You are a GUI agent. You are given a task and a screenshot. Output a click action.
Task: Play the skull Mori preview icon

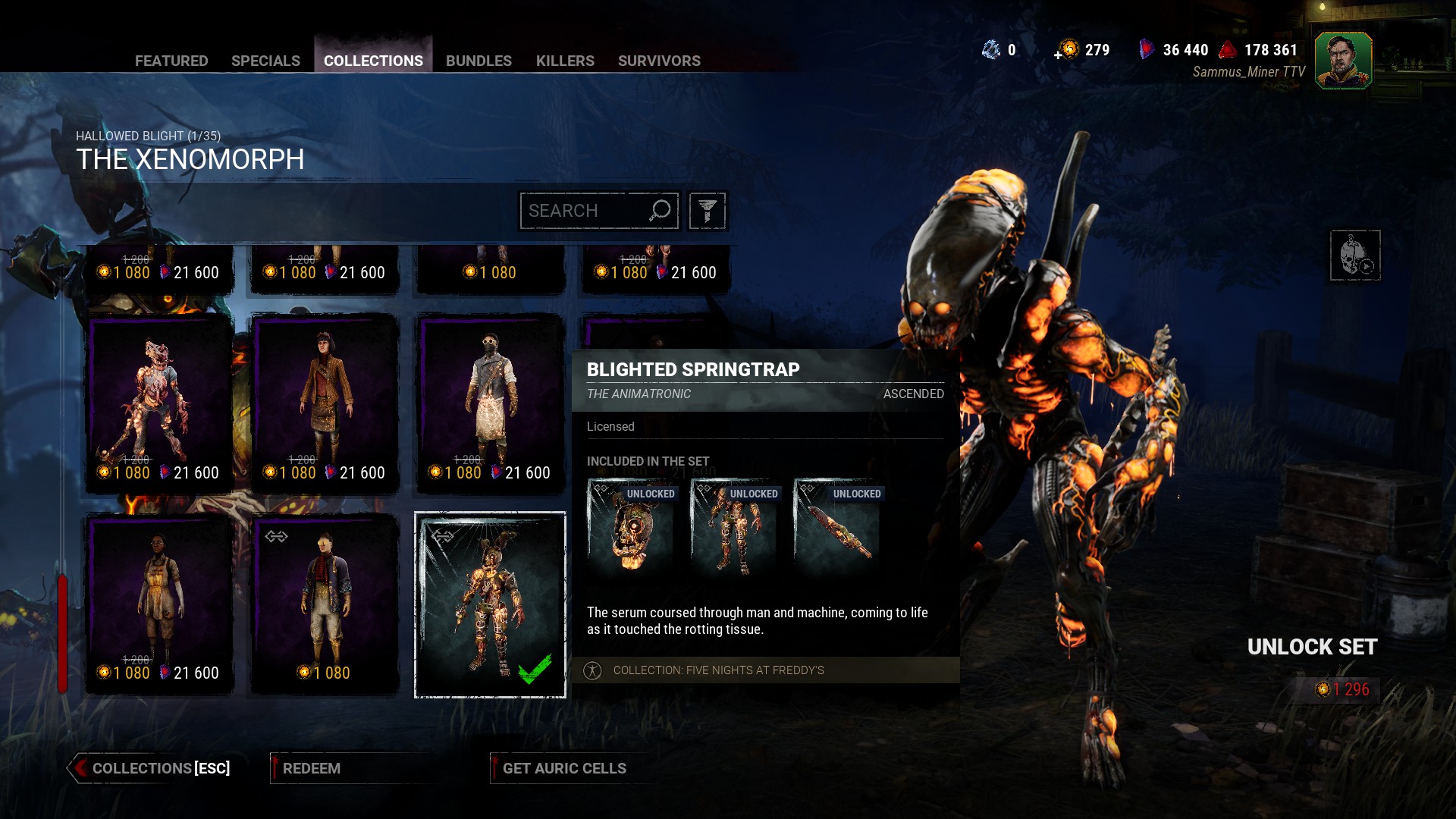point(1354,256)
